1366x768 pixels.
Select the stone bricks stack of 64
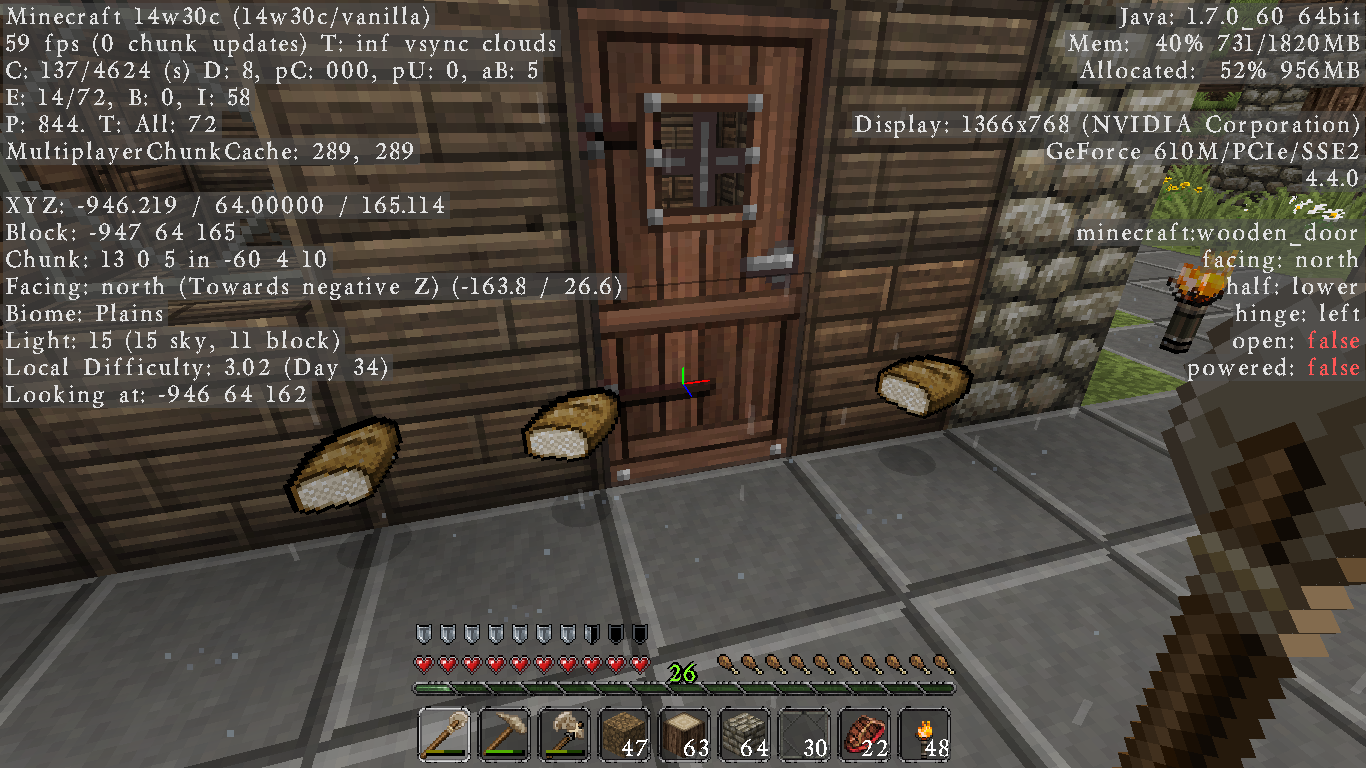point(744,733)
